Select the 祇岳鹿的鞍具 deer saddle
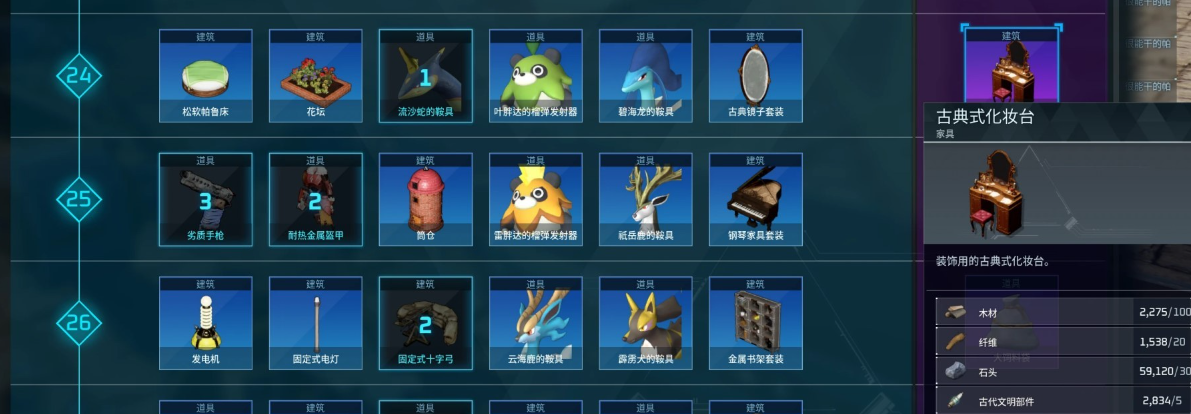 point(645,200)
